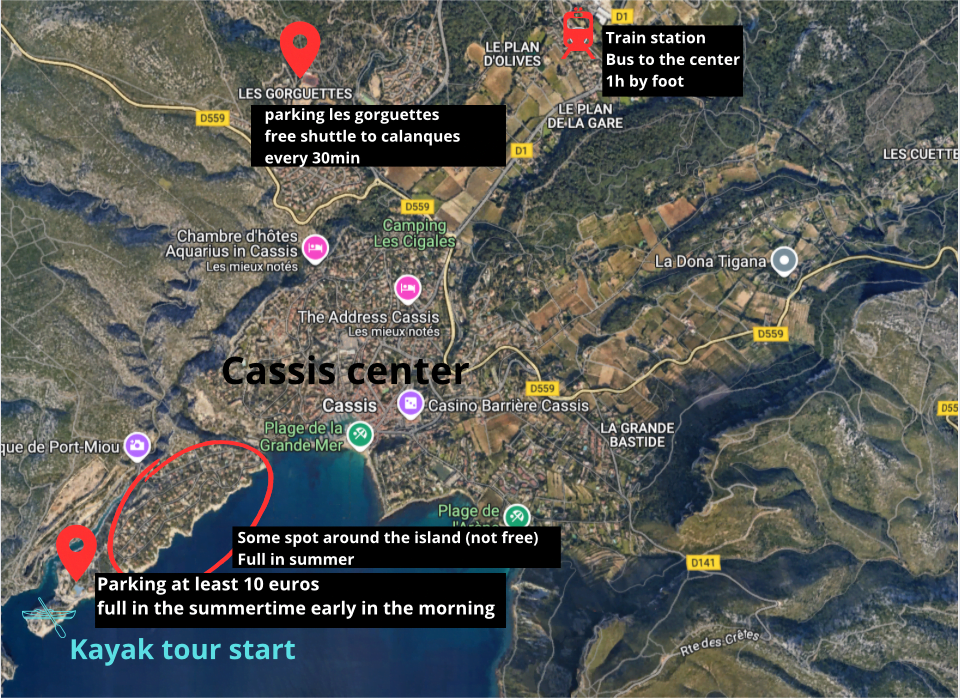
Task: Click the Plage de l'Arène beach pin
Action: click(x=516, y=516)
